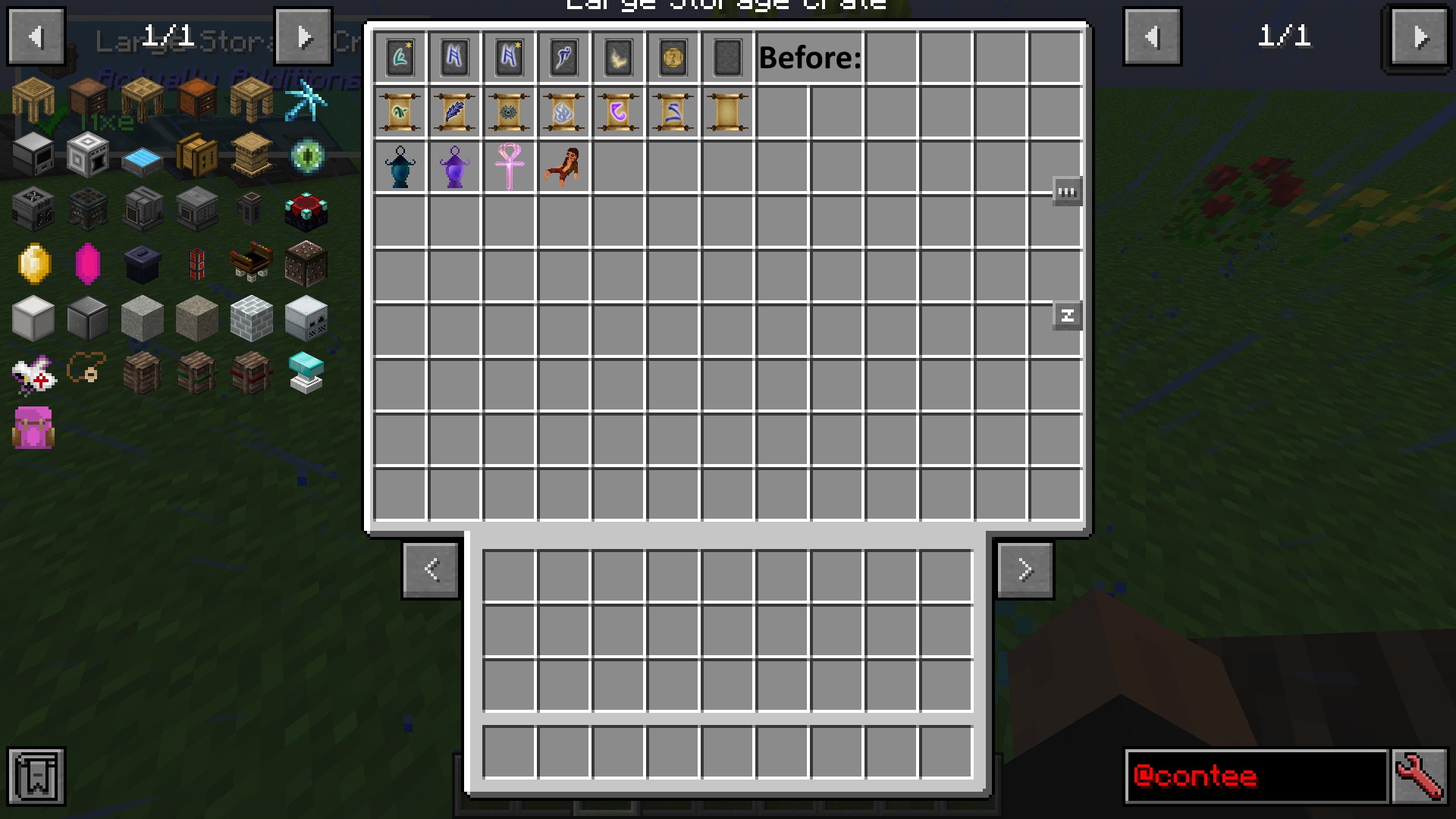Select the glowing green rune card
The image size is (1456, 819).
tap(400, 58)
